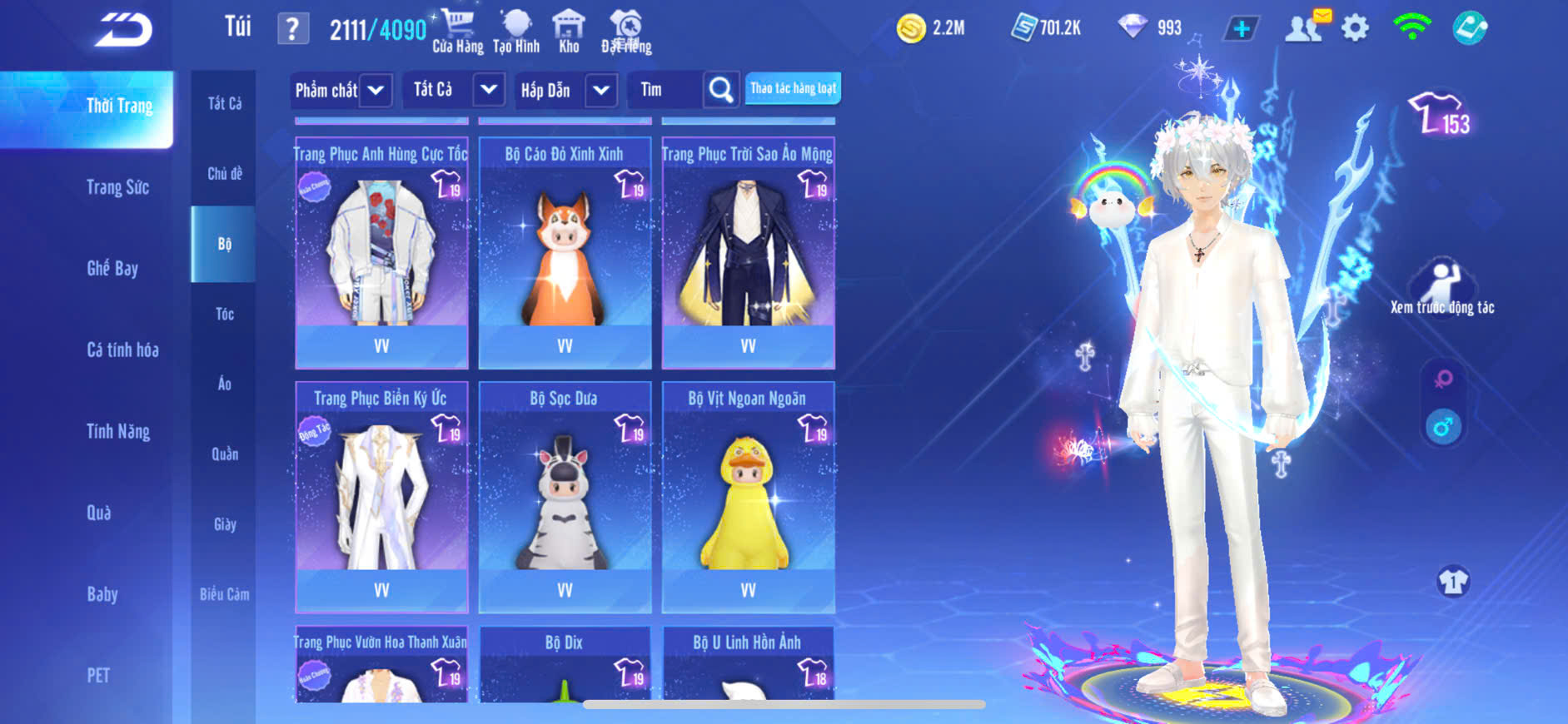
Task: Select the Ghế Bay category
Action: click(x=112, y=268)
